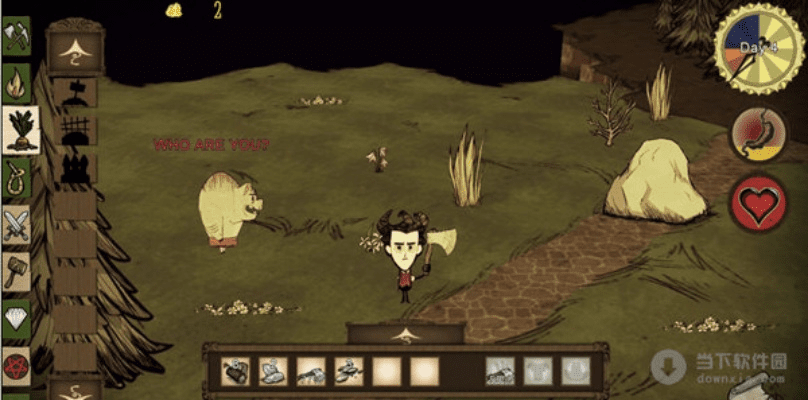This screenshot has height=400, width=808.
Task: Choose the farm plot recipe
Action: pyautogui.click(x=76, y=94)
